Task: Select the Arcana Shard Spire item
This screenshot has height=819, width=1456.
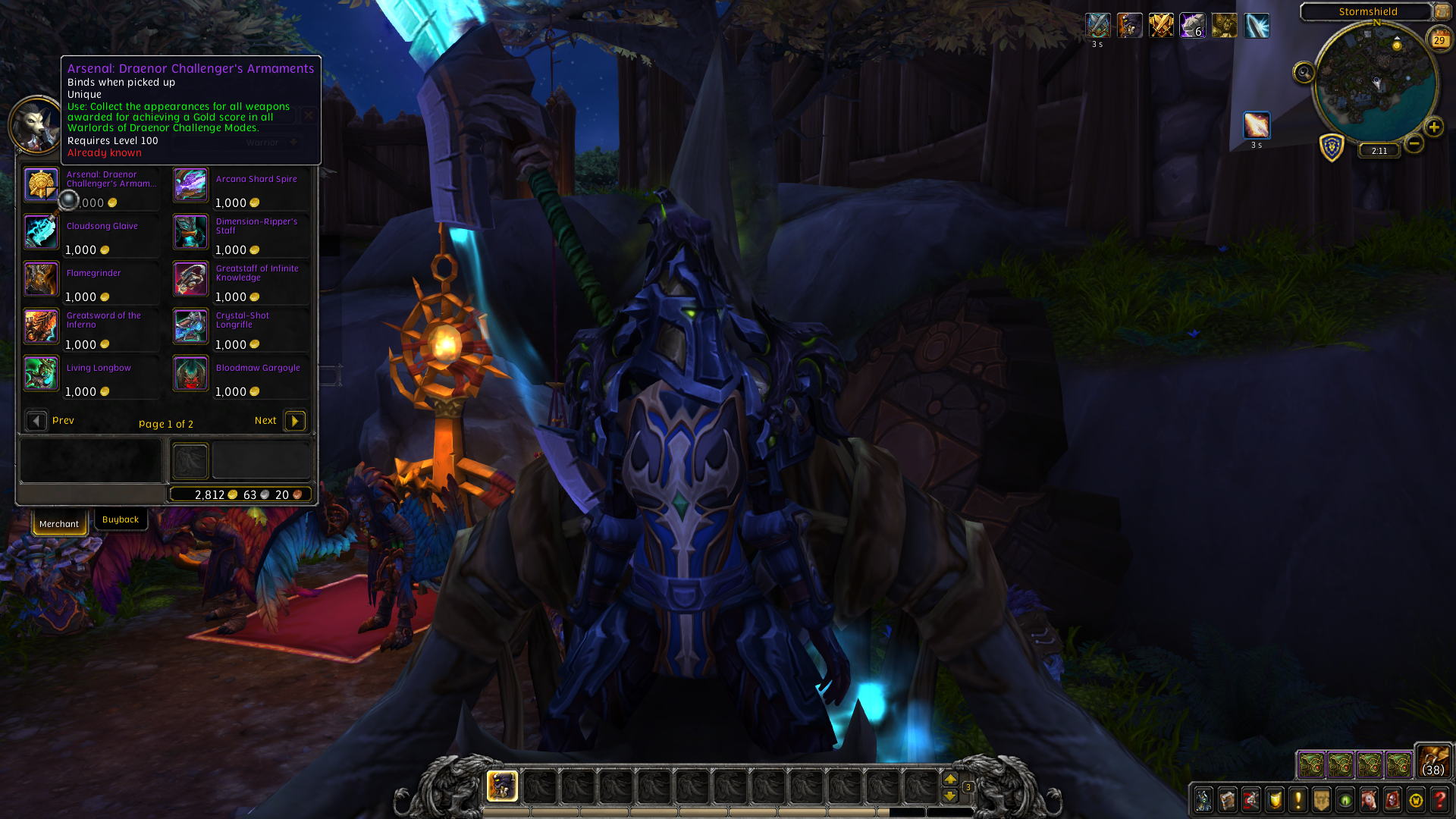Action: [190, 184]
